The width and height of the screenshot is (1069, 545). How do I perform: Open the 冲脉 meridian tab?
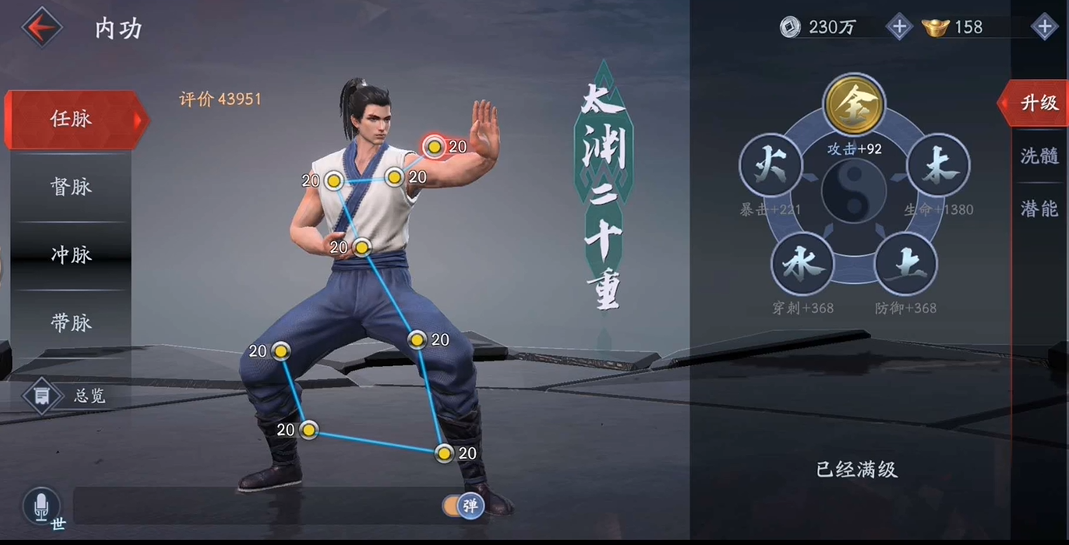coord(71,255)
